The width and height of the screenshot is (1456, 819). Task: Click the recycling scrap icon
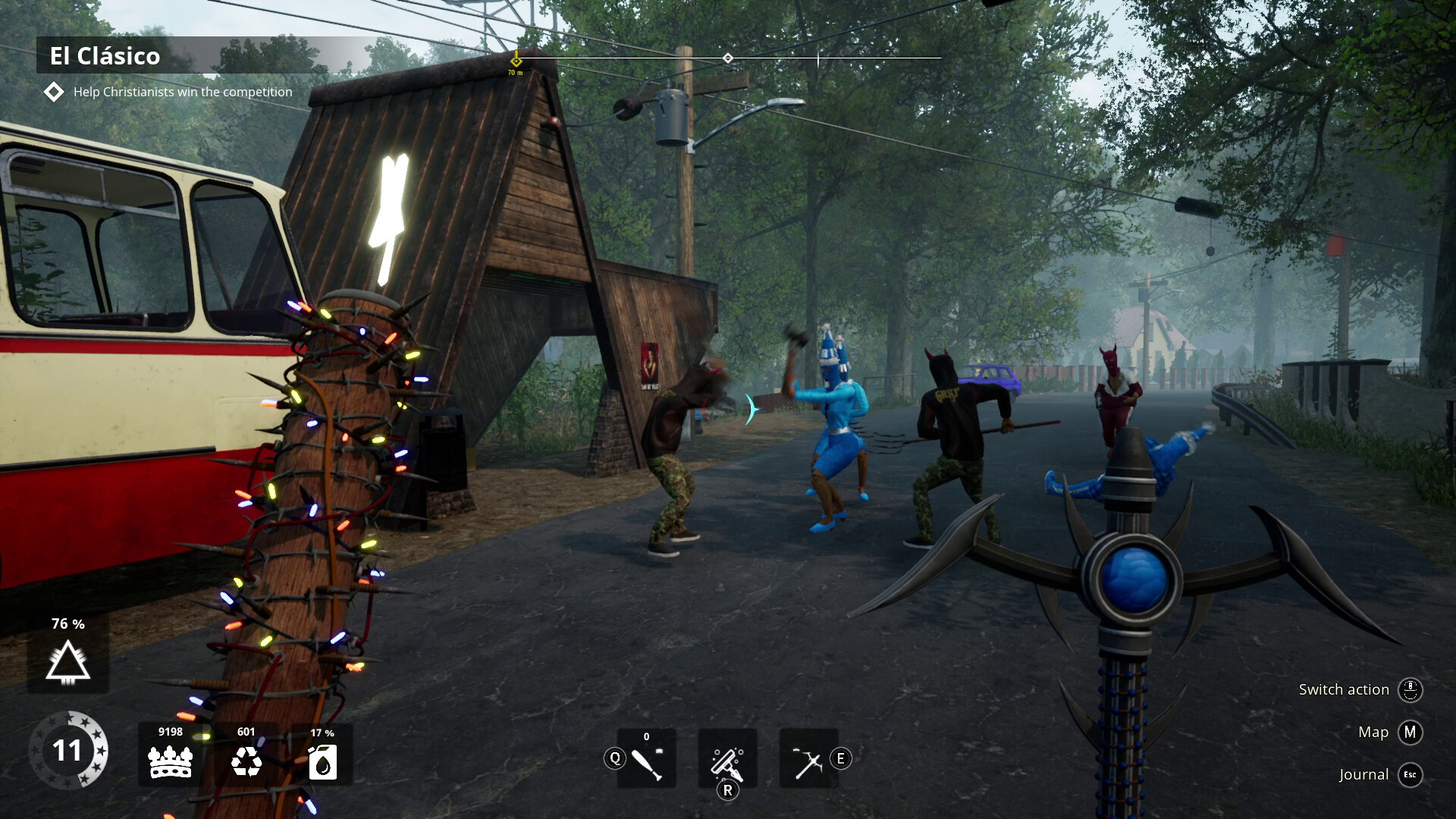click(246, 761)
